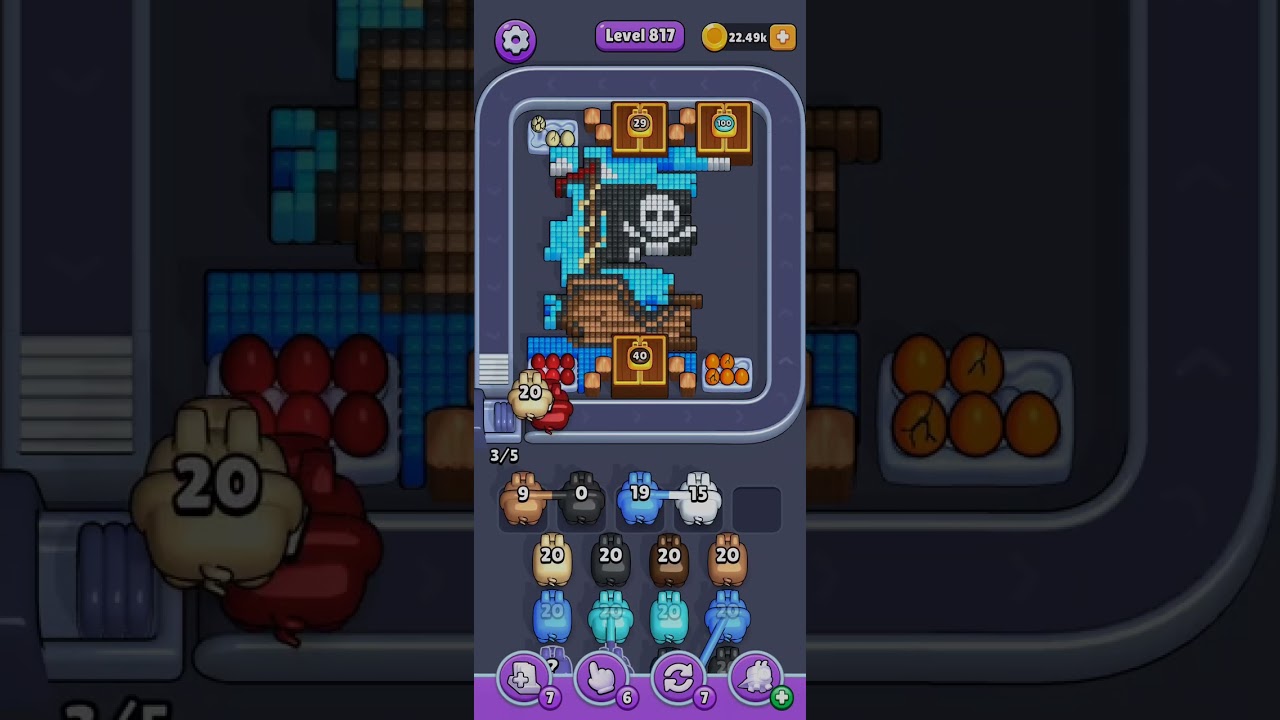The image size is (1280, 720).
Task: Choose the black bunny numbered 20
Action: (610, 562)
